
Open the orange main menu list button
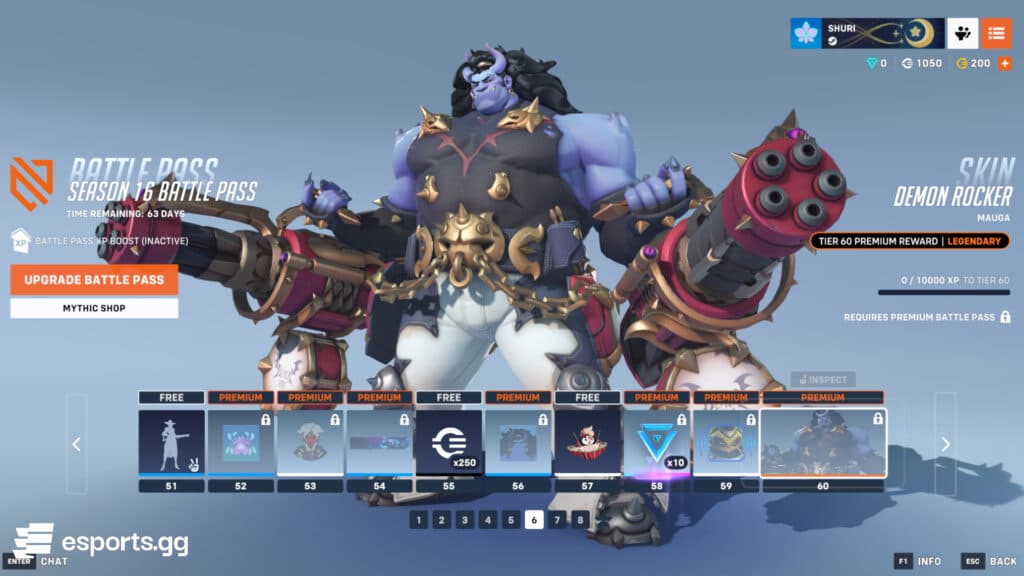pyautogui.click(x=996, y=33)
